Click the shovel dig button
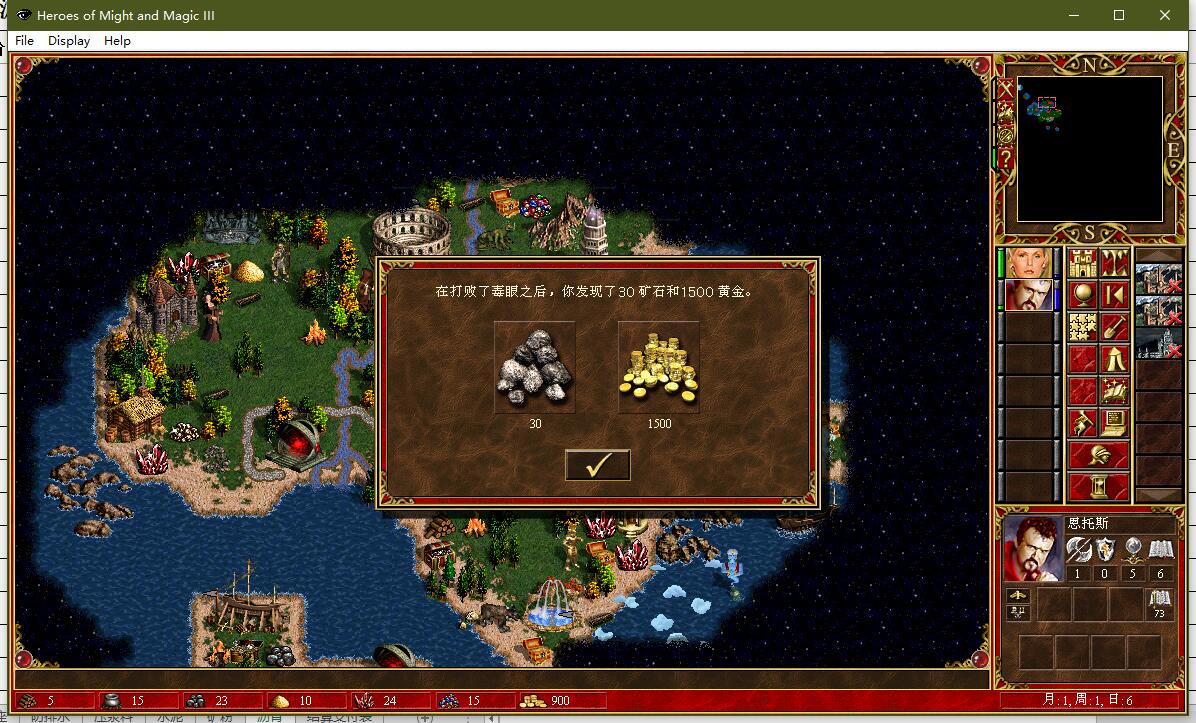The image size is (1196, 723). 1115,327
